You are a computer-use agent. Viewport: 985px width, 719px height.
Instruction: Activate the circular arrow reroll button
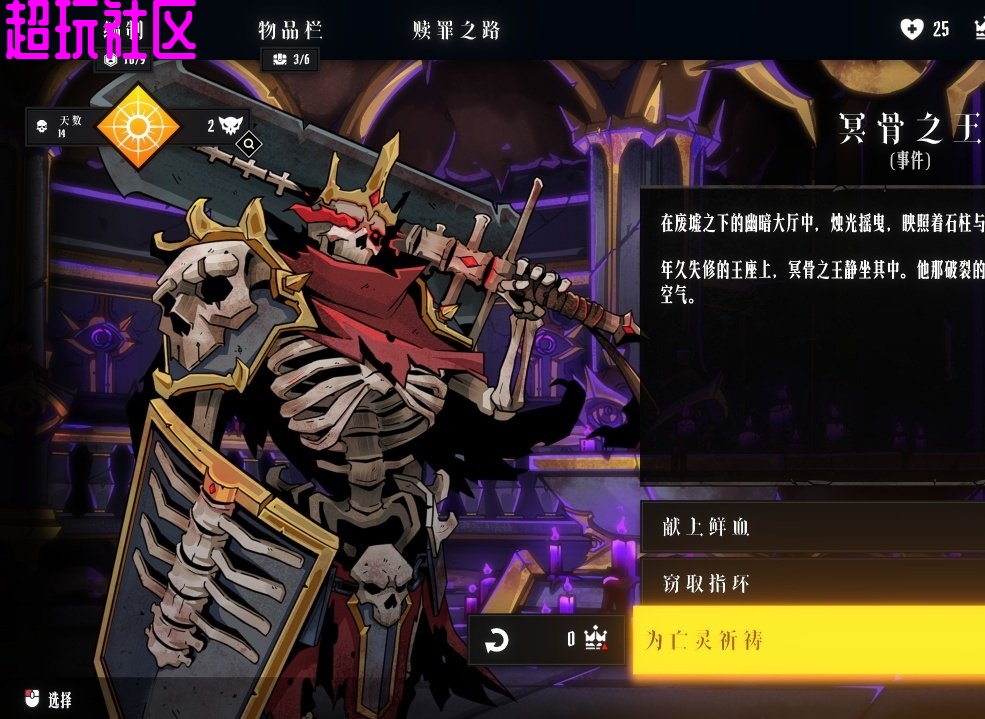(497, 640)
